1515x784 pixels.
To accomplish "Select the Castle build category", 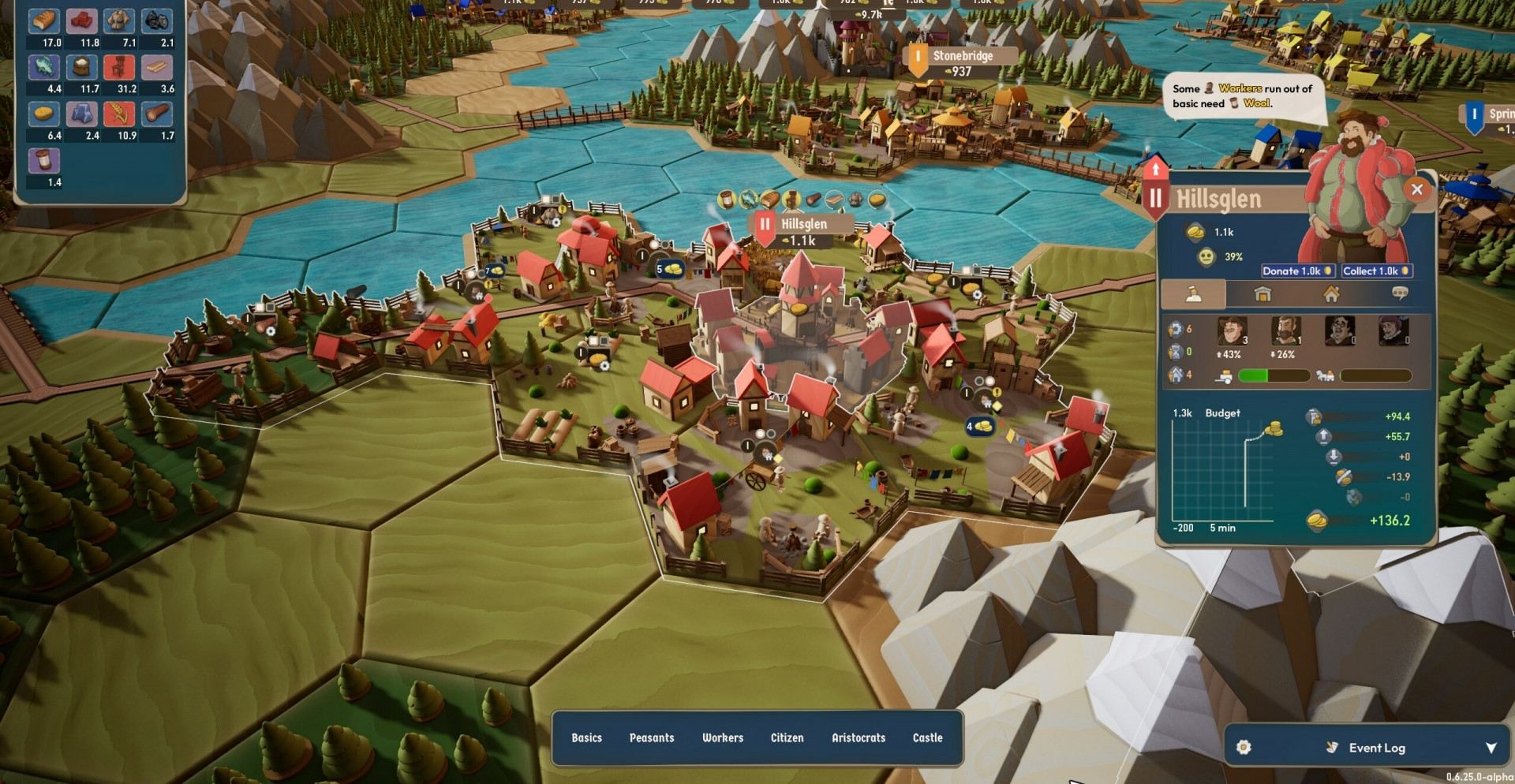I will 928,738.
